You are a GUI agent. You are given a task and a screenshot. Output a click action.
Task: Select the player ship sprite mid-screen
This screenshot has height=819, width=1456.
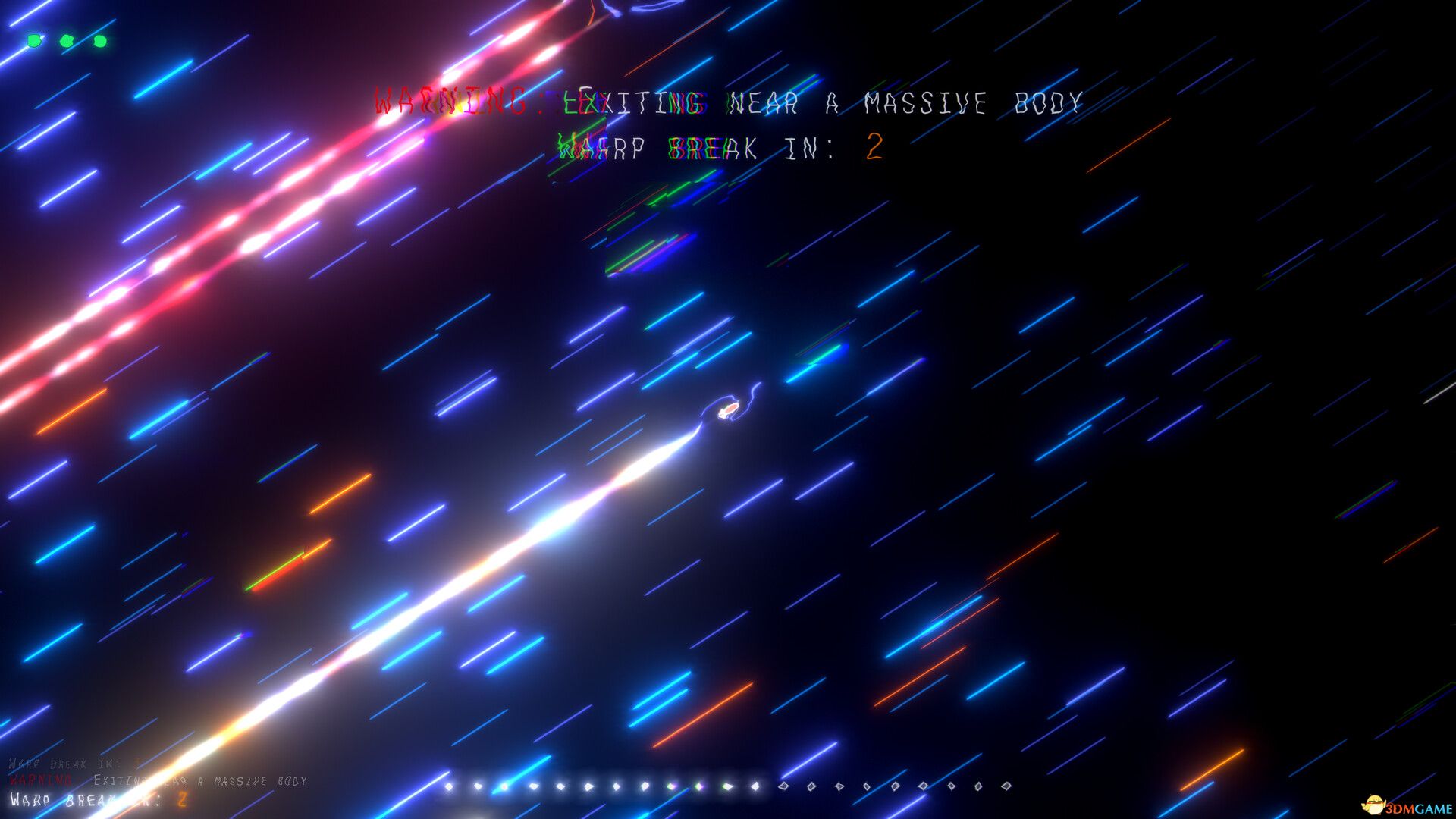(x=730, y=409)
